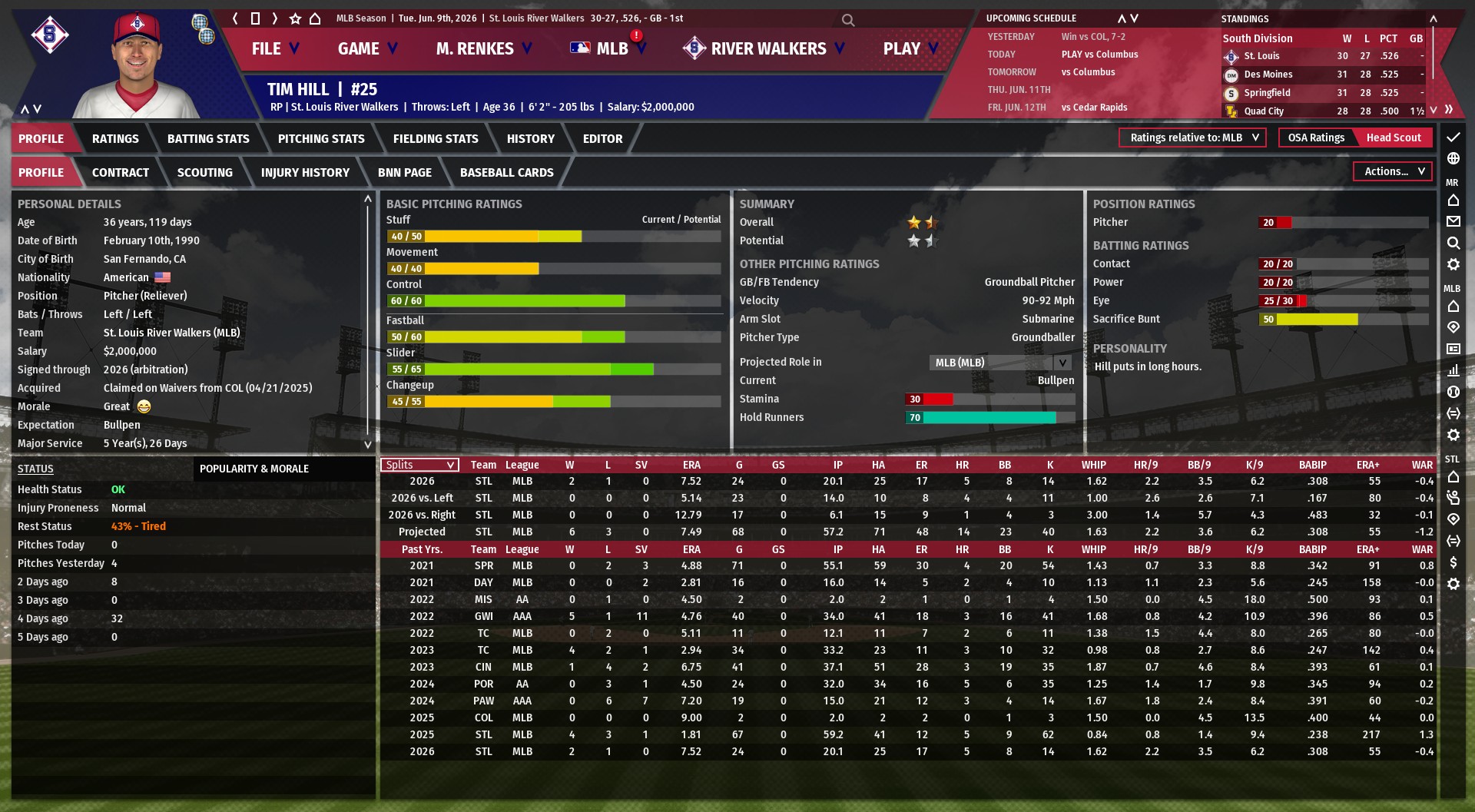Screen dimensions: 1475x812
Task: Open the PLAY menu
Action: click(x=910, y=49)
